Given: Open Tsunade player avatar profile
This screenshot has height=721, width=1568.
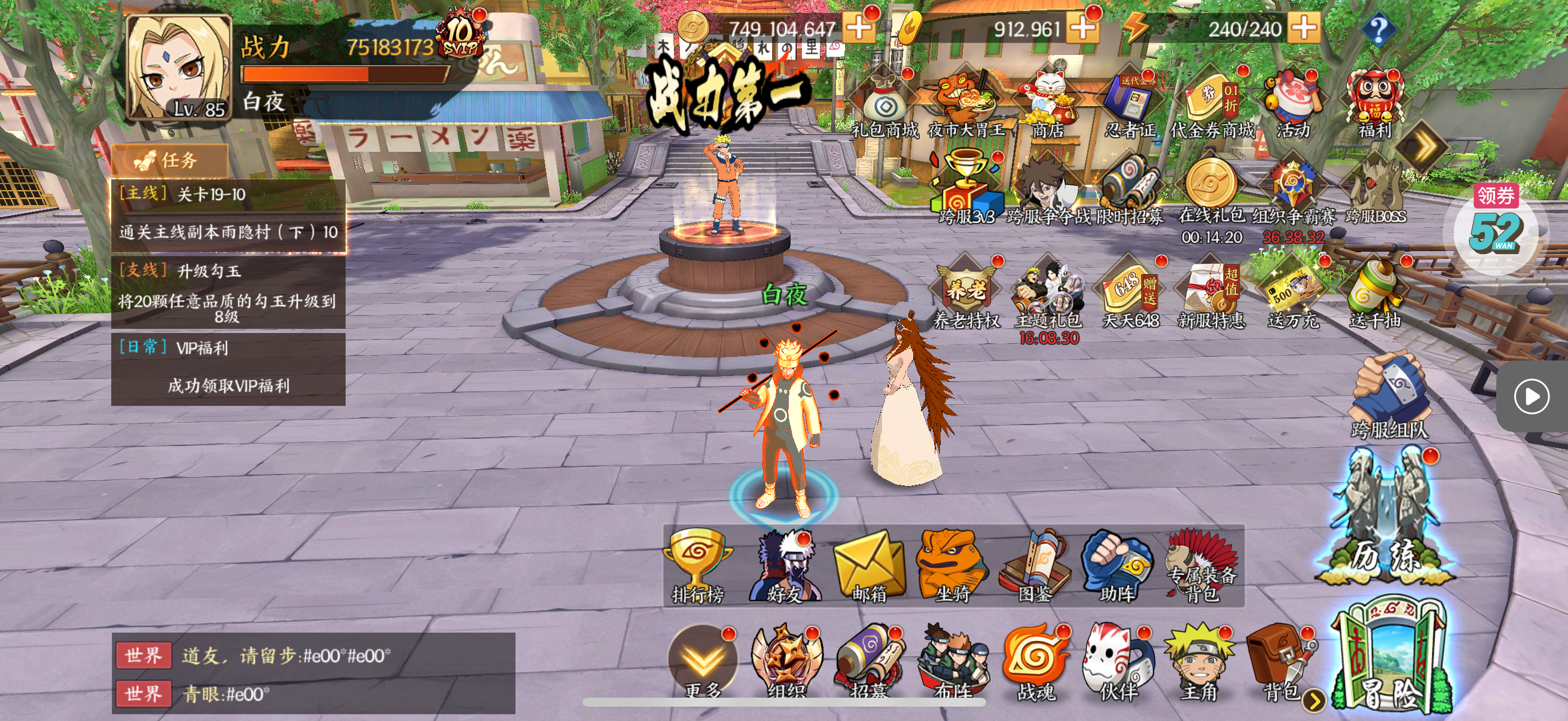Looking at the screenshot, I should click(x=178, y=68).
